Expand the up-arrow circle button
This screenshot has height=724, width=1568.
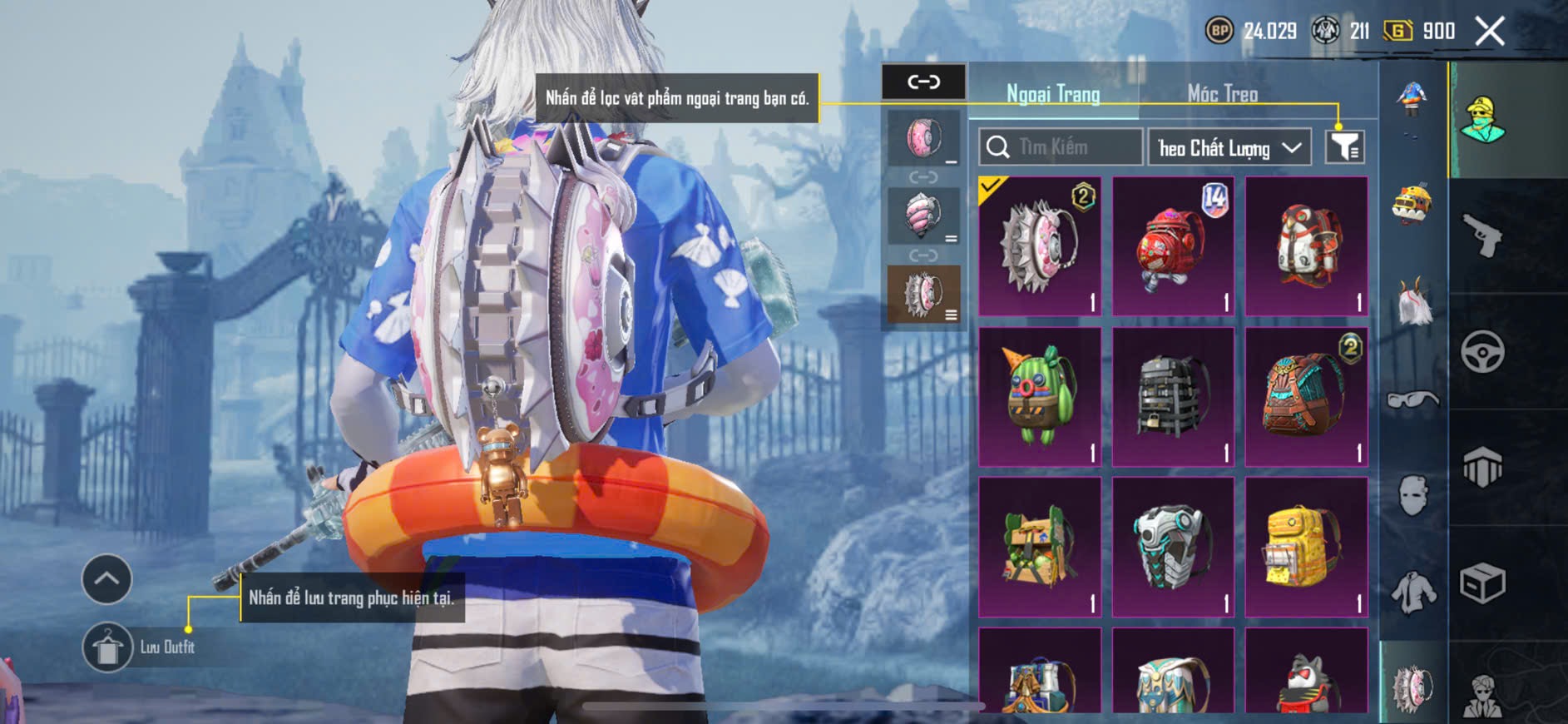[106, 578]
